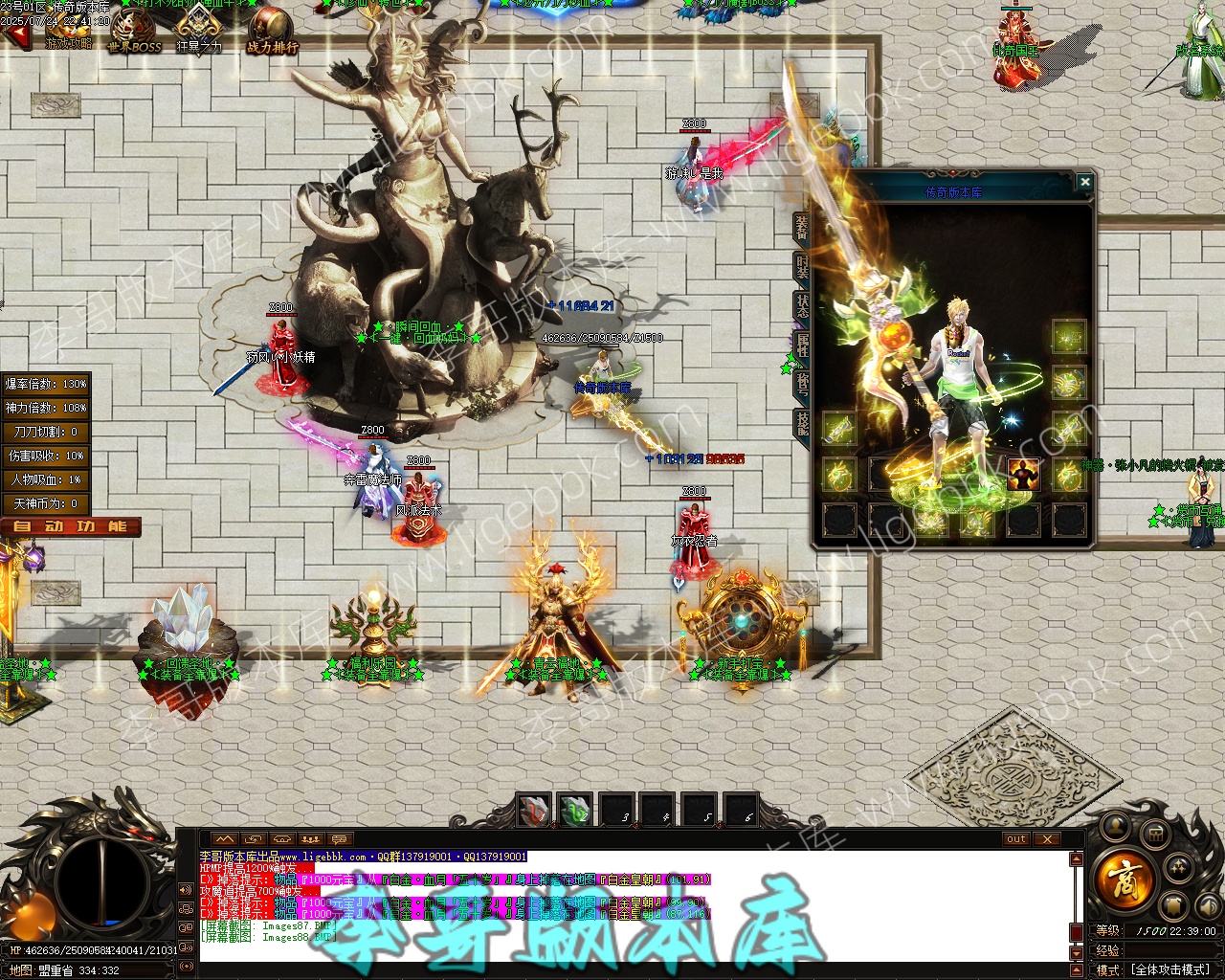Show the 状态 status tab
The width and height of the screenshot is (1225, 980).
(802, 305)
